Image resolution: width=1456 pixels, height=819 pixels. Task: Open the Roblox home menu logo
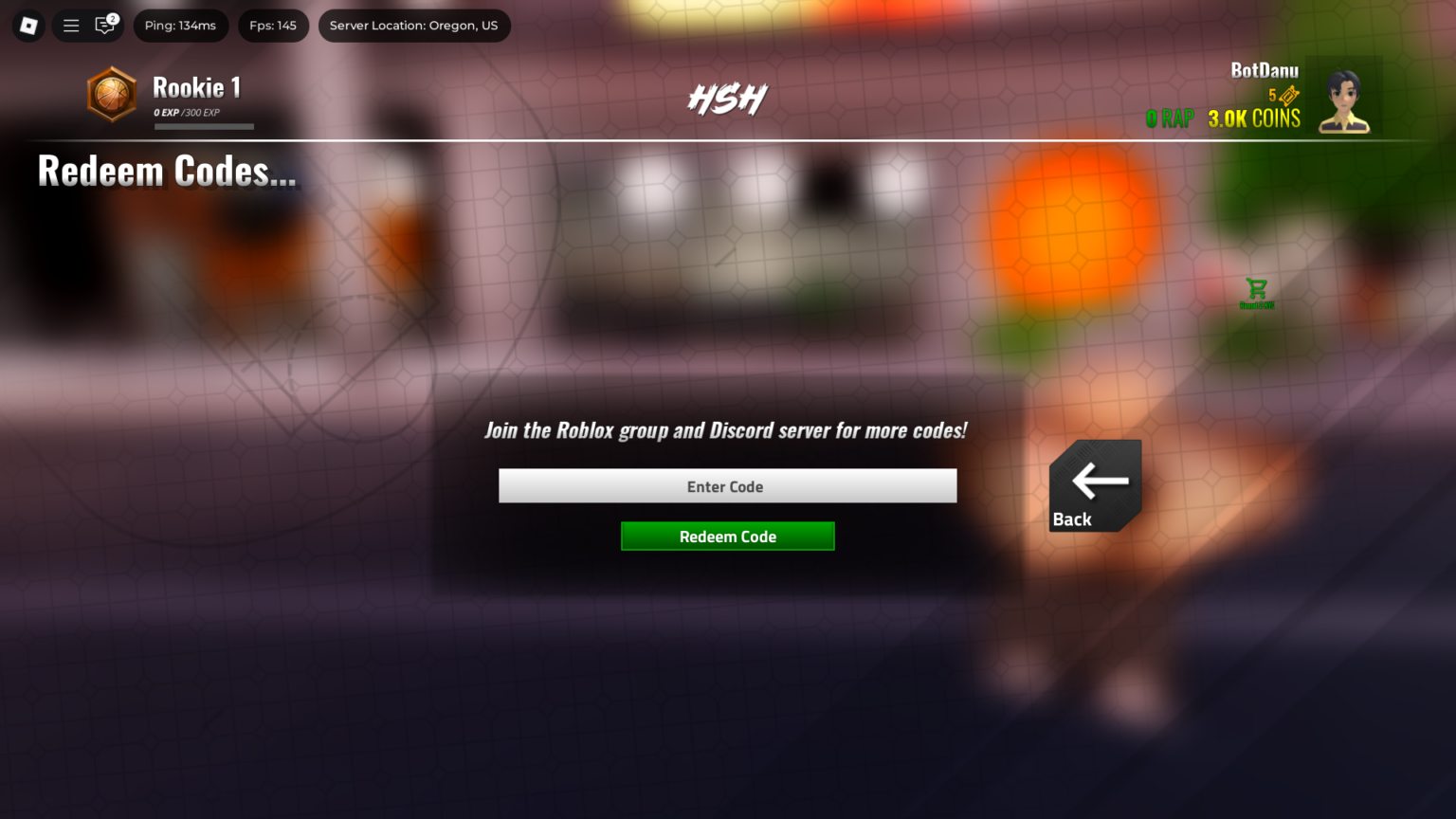pyautogui.click(x=27, y=26)
